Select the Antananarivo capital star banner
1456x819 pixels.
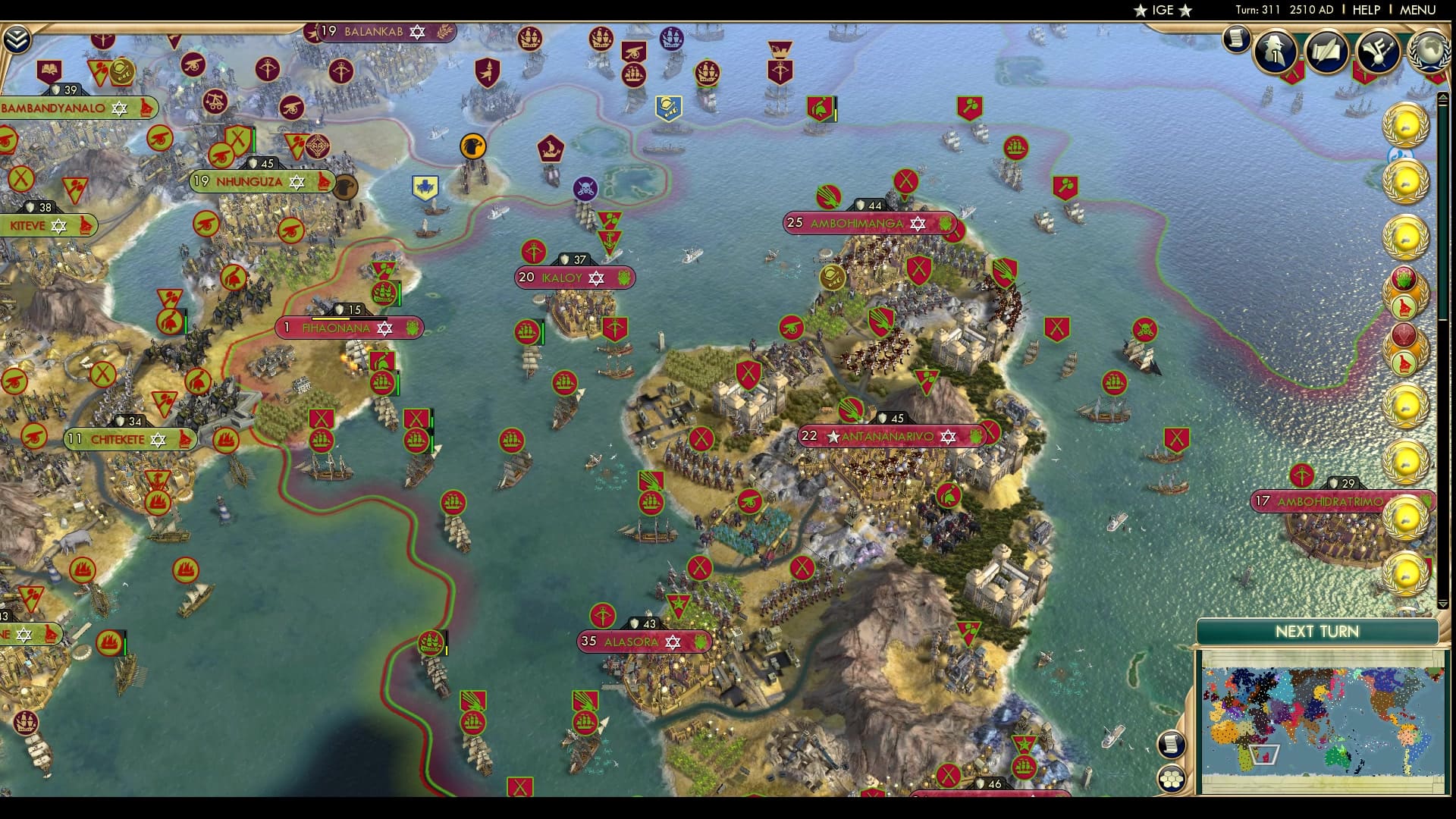tap(834, 437)
